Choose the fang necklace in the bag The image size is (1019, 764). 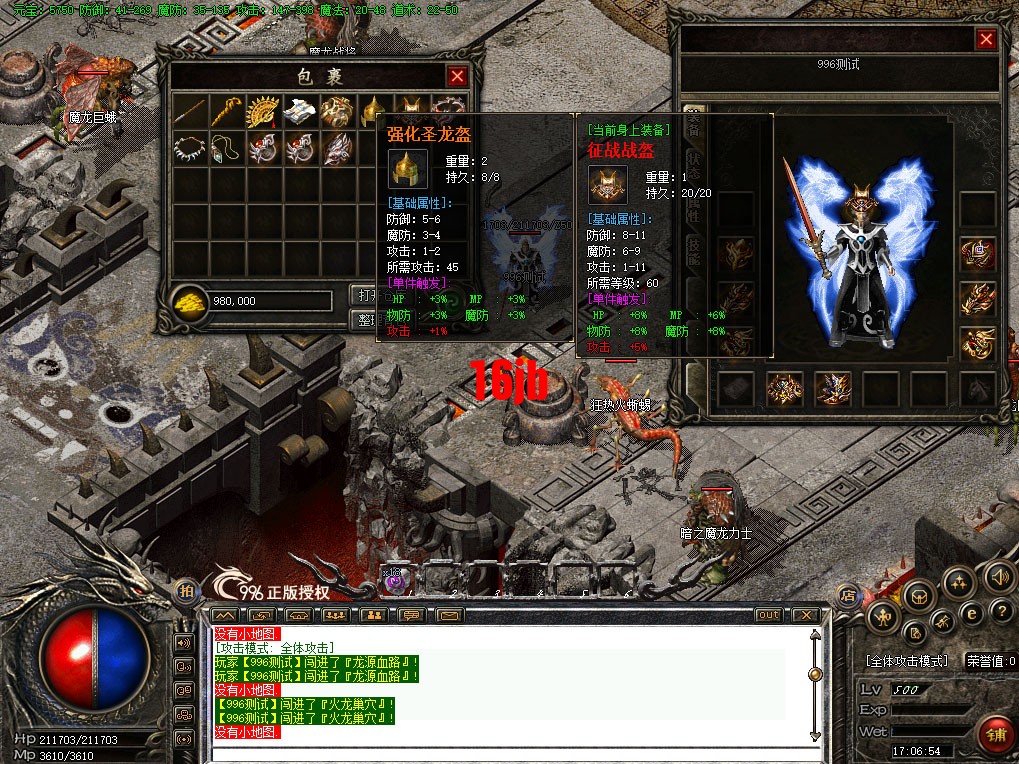[x=189, y=148]
